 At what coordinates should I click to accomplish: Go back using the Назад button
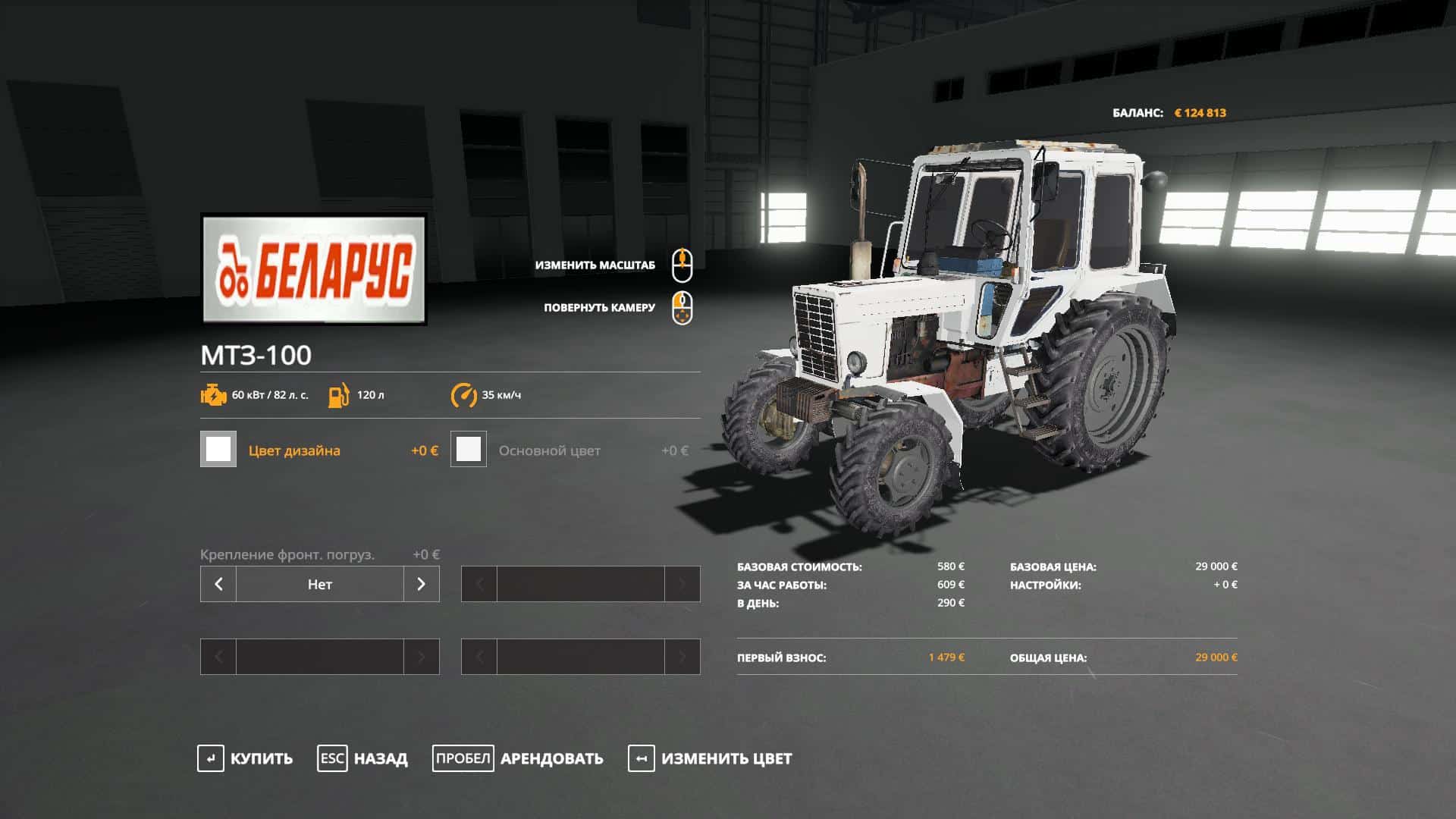(x=362, y=758)
